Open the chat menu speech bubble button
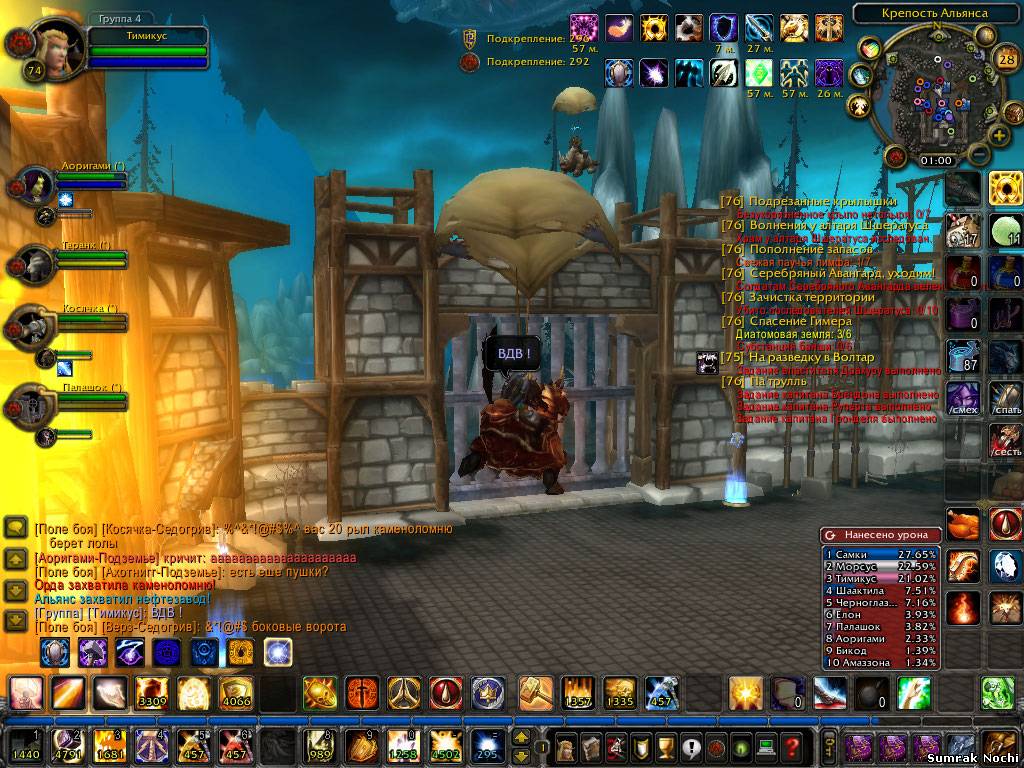The width and height of the screenshot is (1024, 768). click(15, 527)
